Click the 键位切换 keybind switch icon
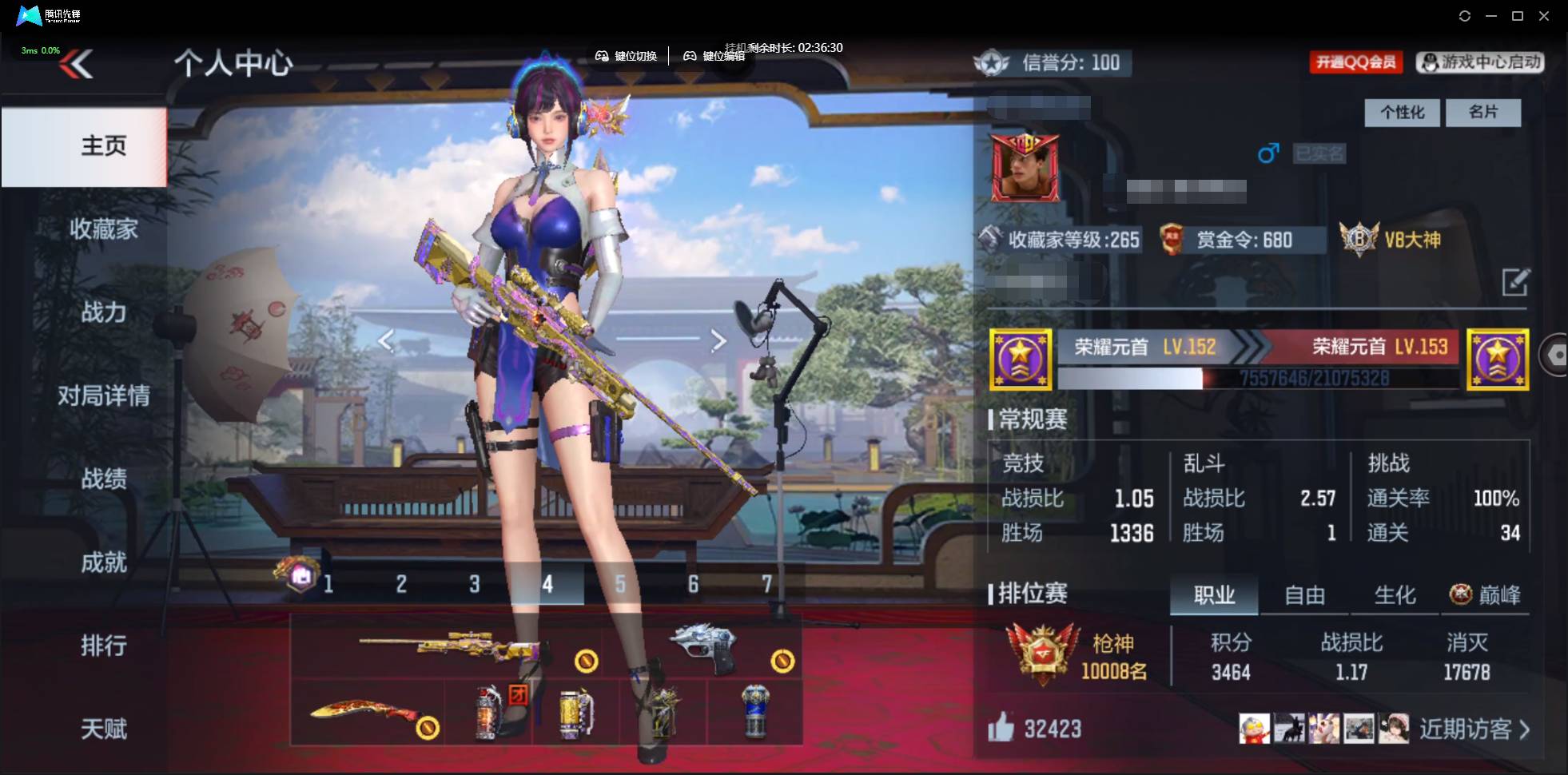This screenshot has height=775, width=1568. (602, 56)
